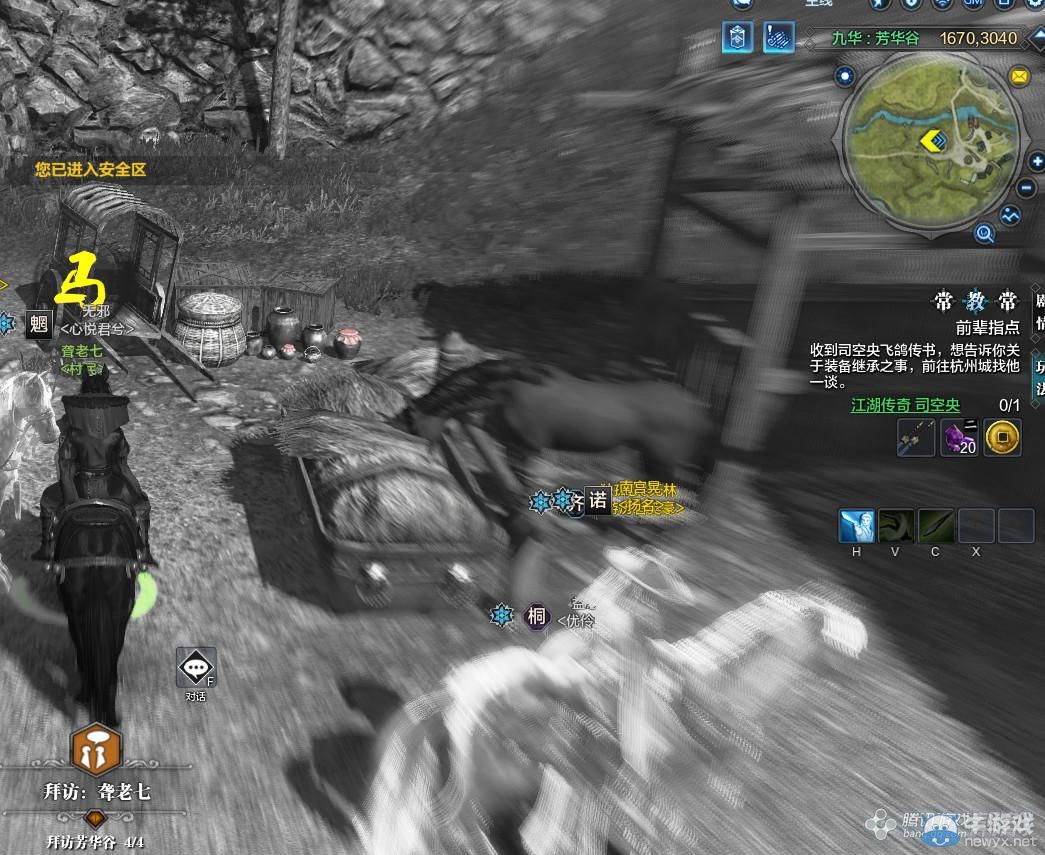Use the dark green swirl skill icon
Screen dimensions: 1045x855
point(896,525)
